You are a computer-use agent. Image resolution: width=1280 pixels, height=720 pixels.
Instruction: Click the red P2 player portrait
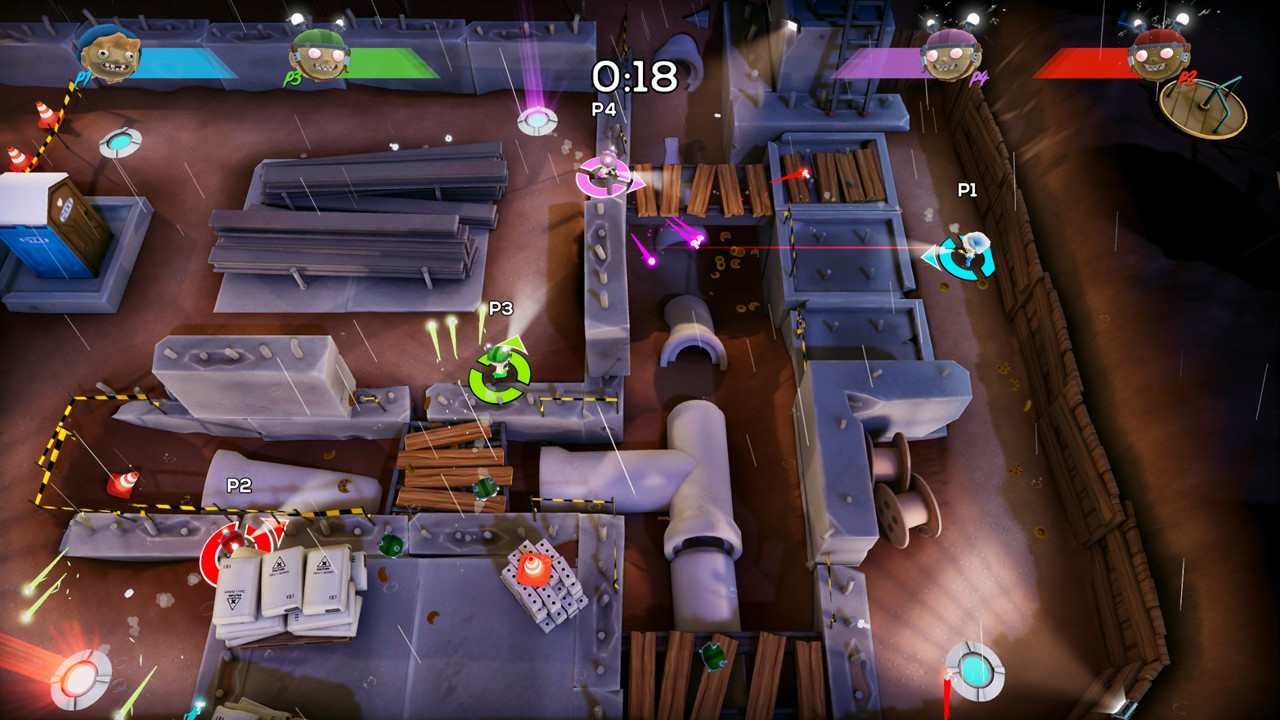tap(1158, 54)
